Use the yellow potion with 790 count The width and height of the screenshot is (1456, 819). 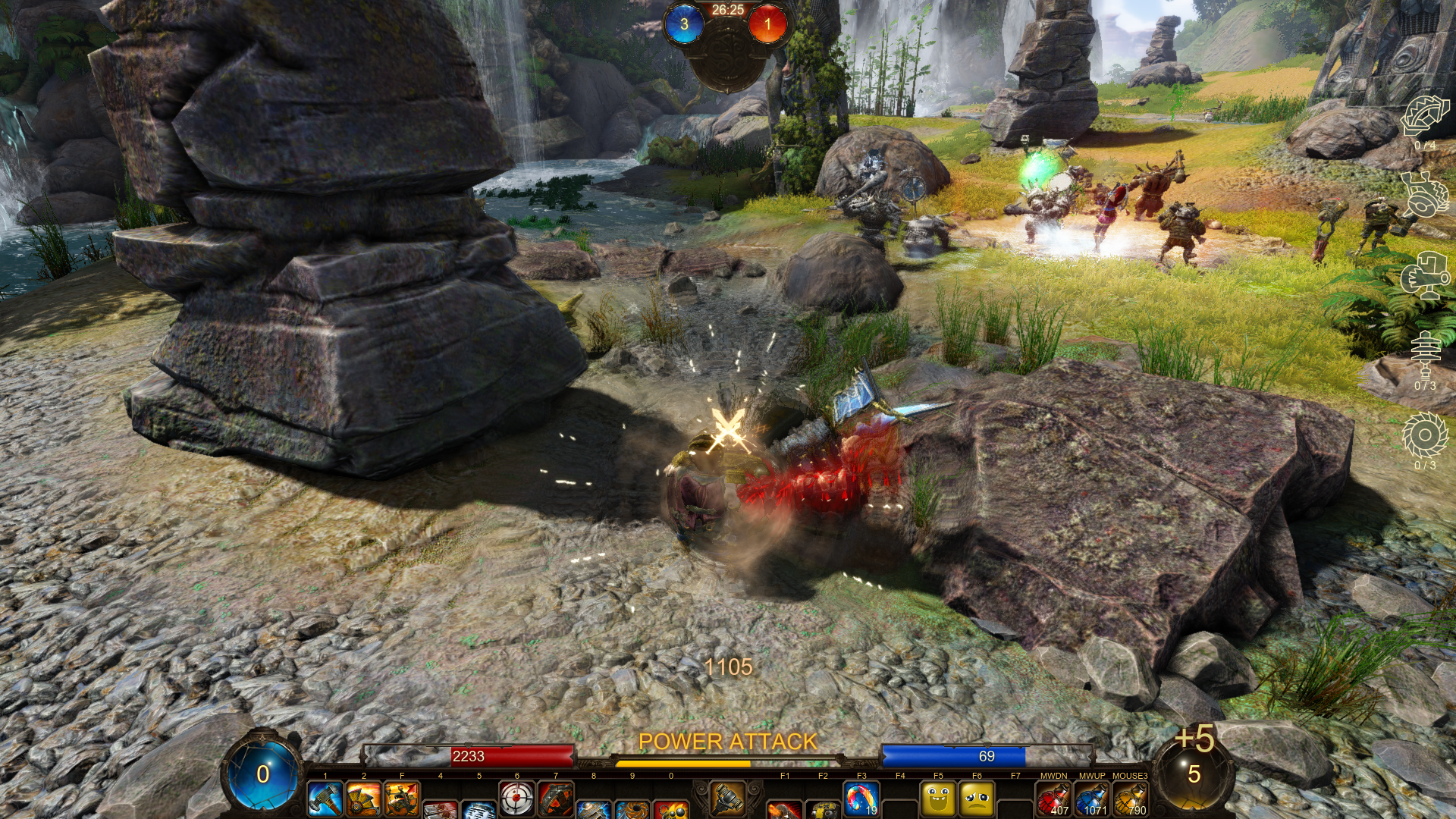(1130, 799)
